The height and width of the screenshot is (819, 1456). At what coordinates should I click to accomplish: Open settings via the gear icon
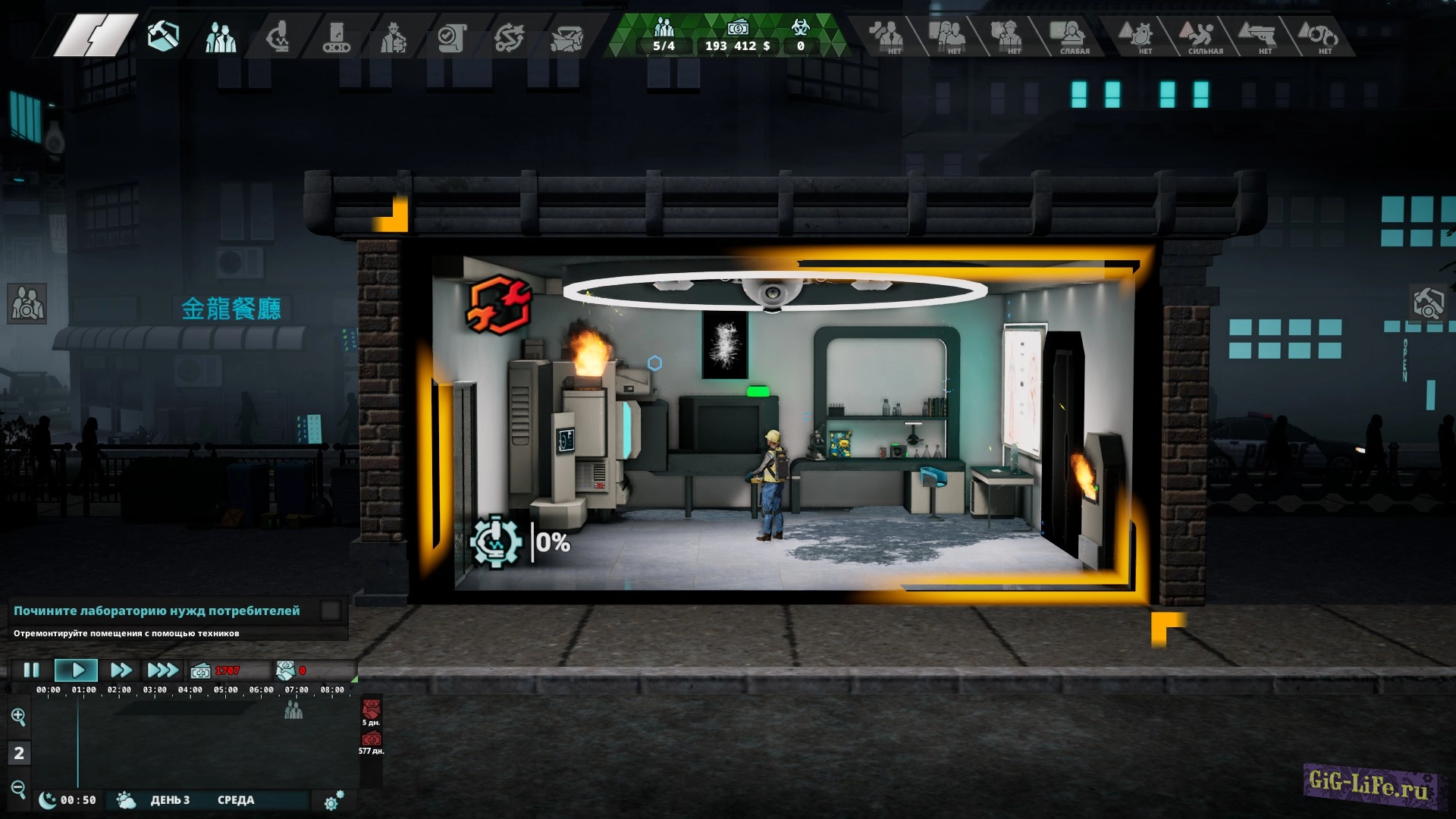333,801
